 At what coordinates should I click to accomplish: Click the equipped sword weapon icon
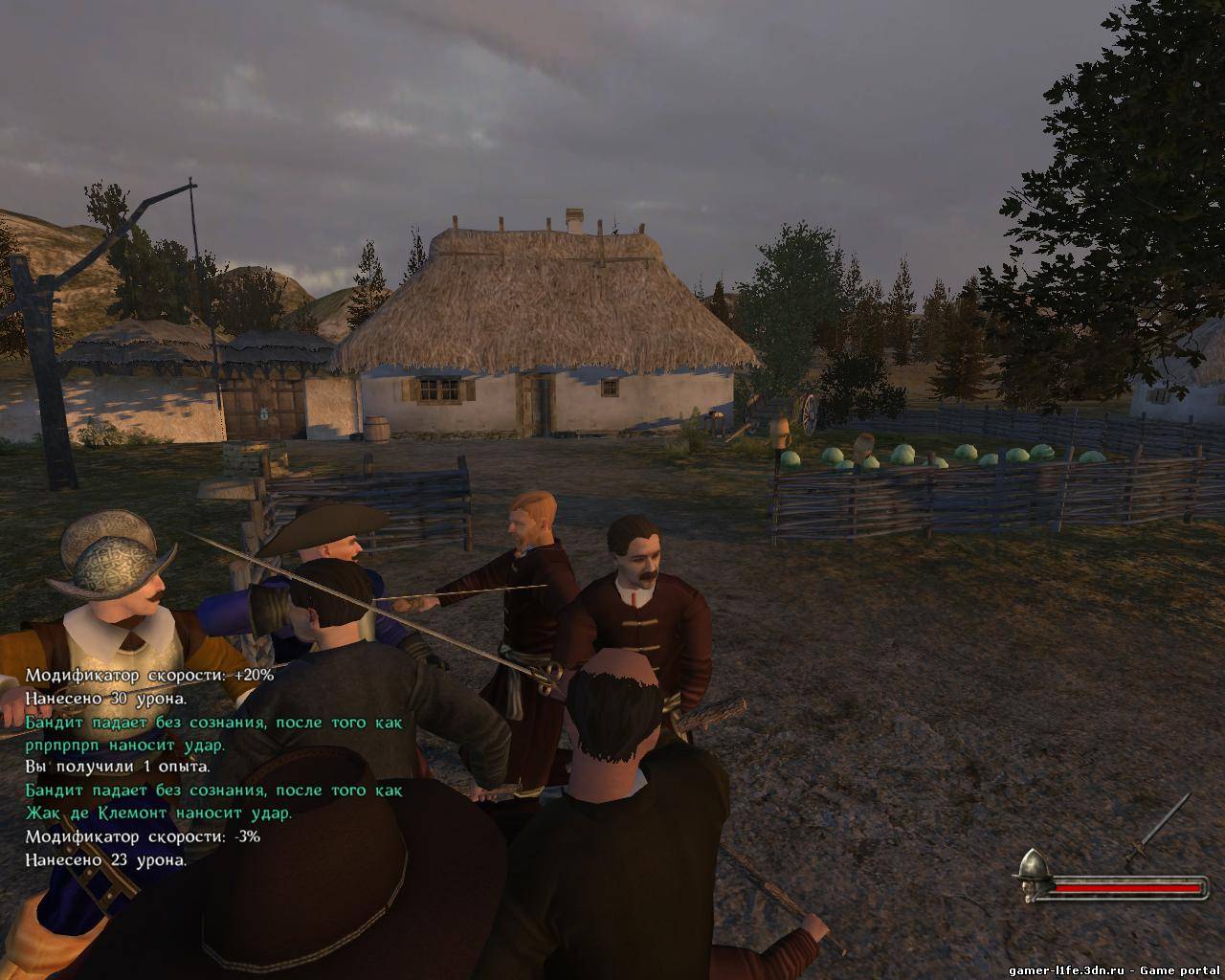pos(1158,830)
